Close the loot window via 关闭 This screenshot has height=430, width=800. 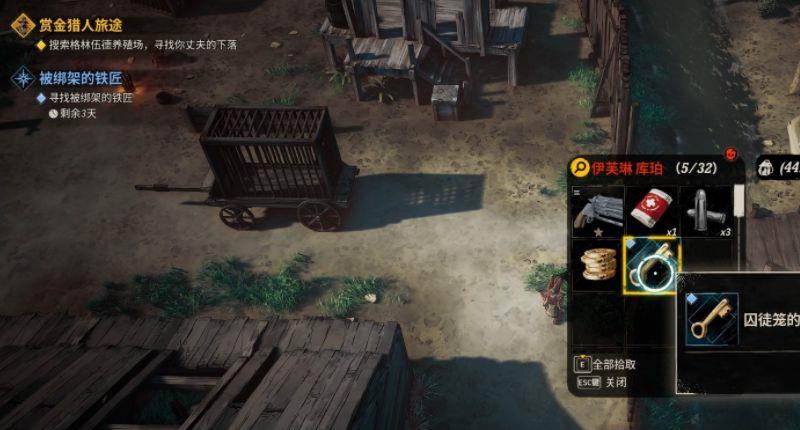[601, 383]
